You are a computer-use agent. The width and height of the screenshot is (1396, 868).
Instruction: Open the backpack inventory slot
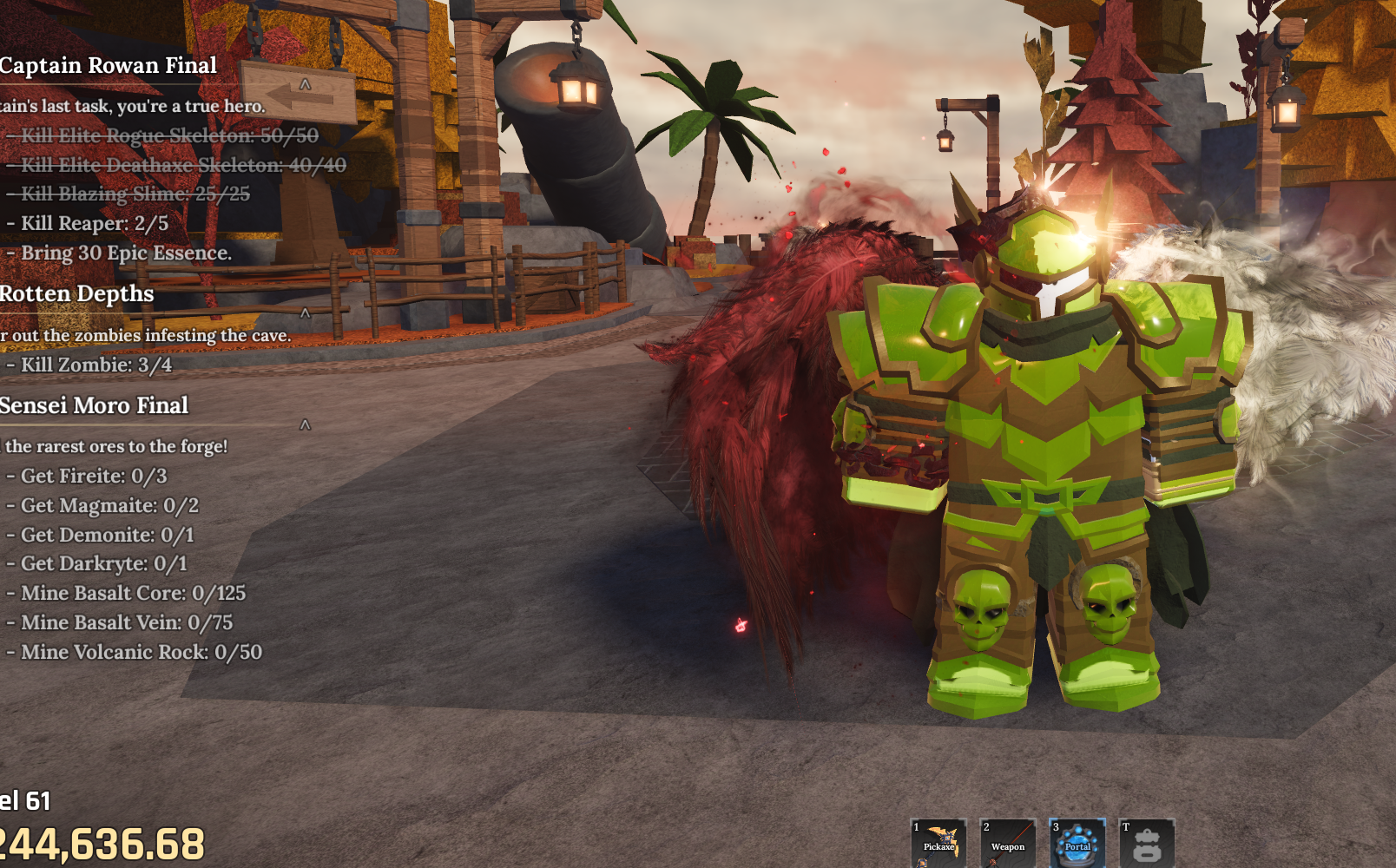click(1147, 843)
